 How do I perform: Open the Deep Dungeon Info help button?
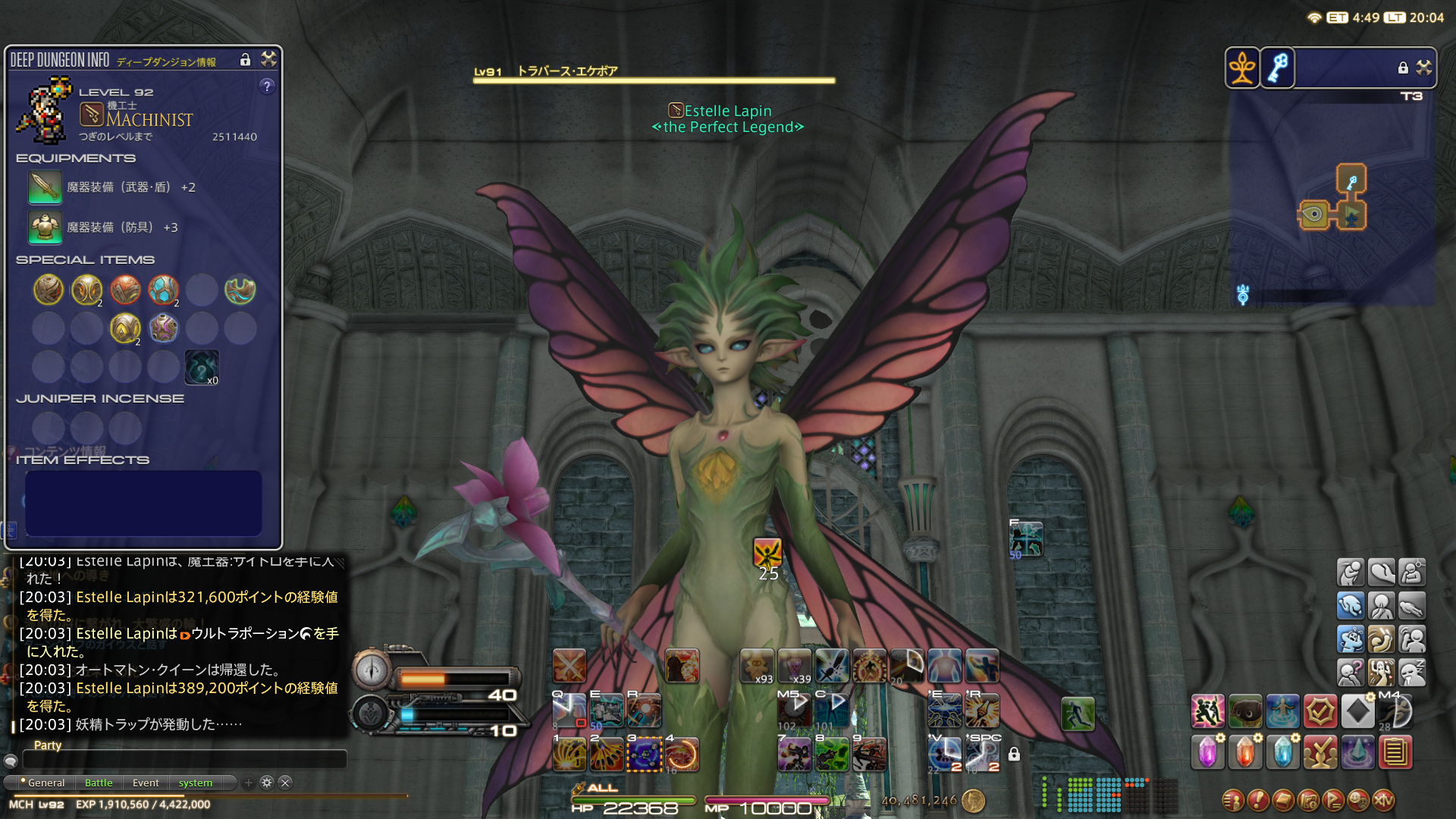pos(266,86)
